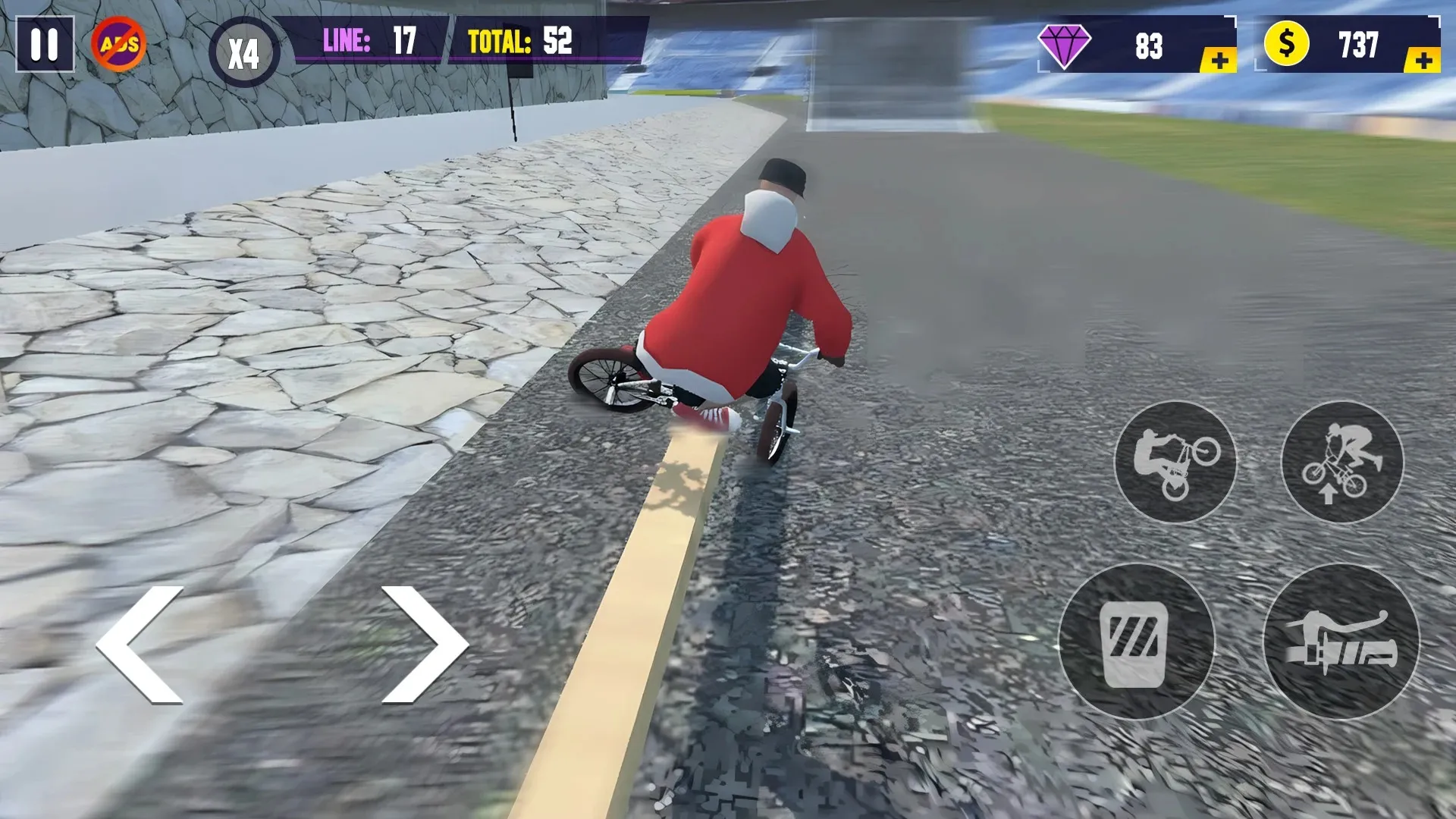The width and height of the screenshot is (1456, 819).
Task: Tap the purple diamond gem icon
Action: tap(1066, 45)
